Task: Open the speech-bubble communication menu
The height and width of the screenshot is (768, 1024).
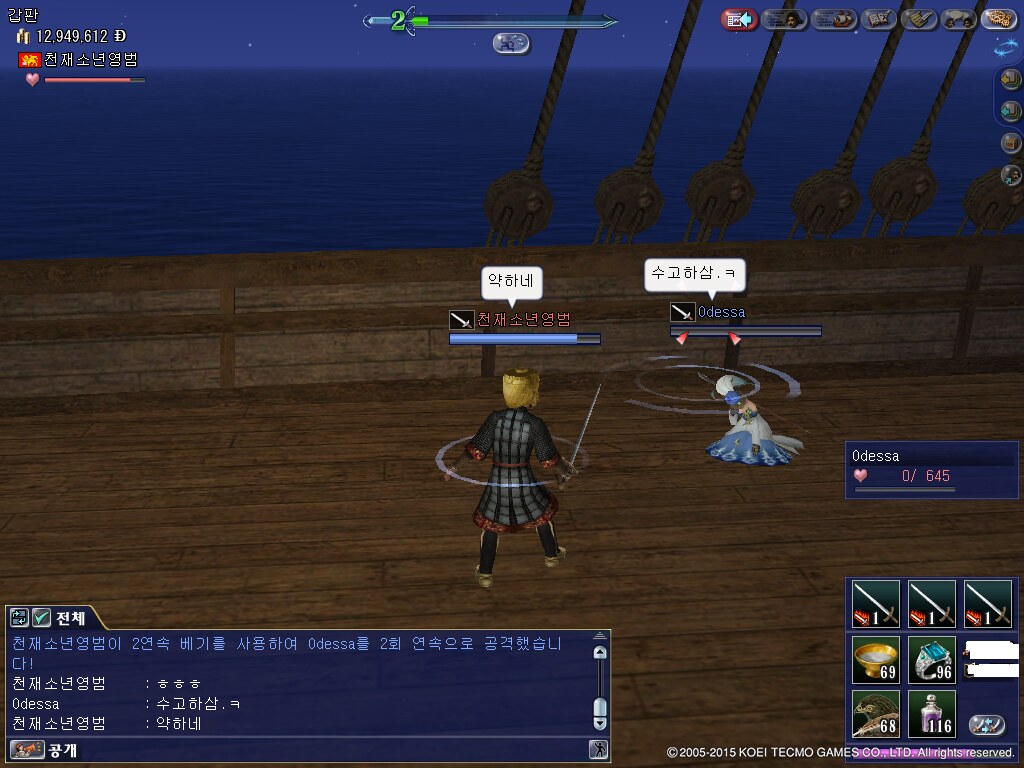Action: 959,19
